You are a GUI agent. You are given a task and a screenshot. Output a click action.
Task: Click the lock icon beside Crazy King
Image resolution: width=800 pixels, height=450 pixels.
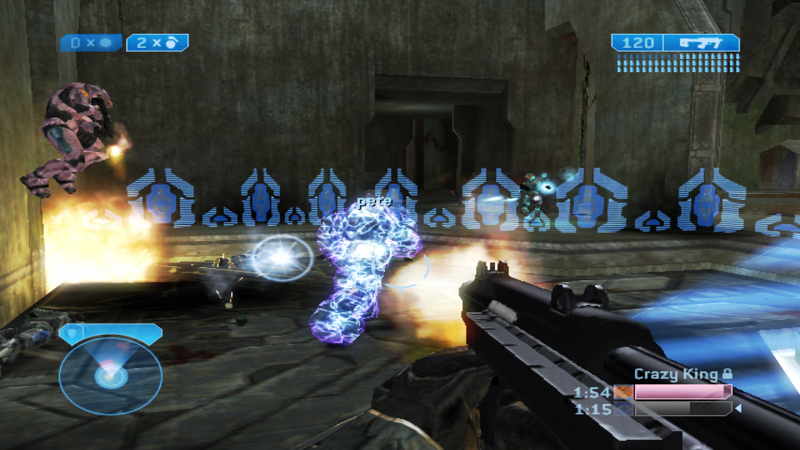[x=727, y=374]
